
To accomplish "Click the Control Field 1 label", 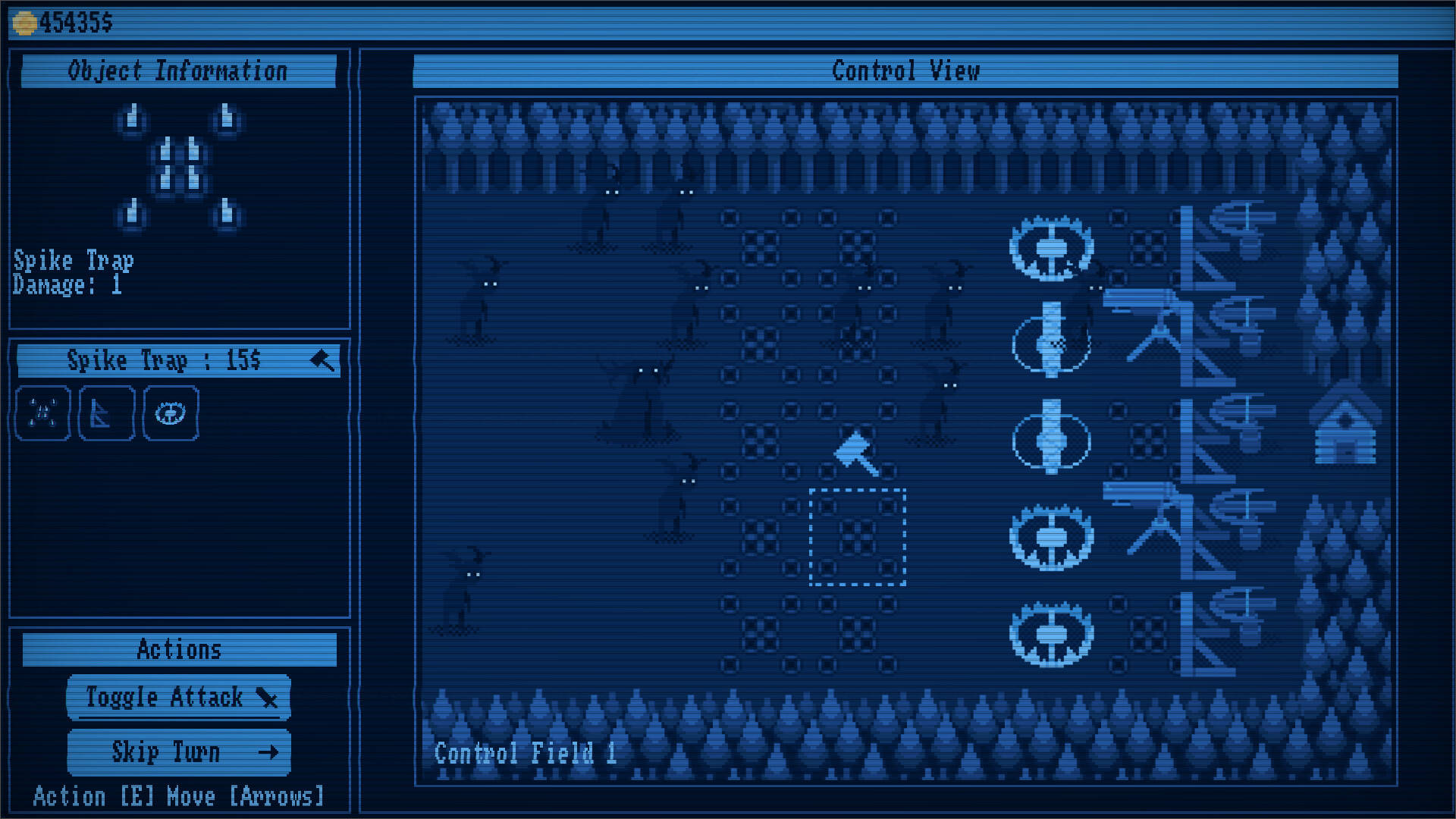I will (x=525, y=752).
